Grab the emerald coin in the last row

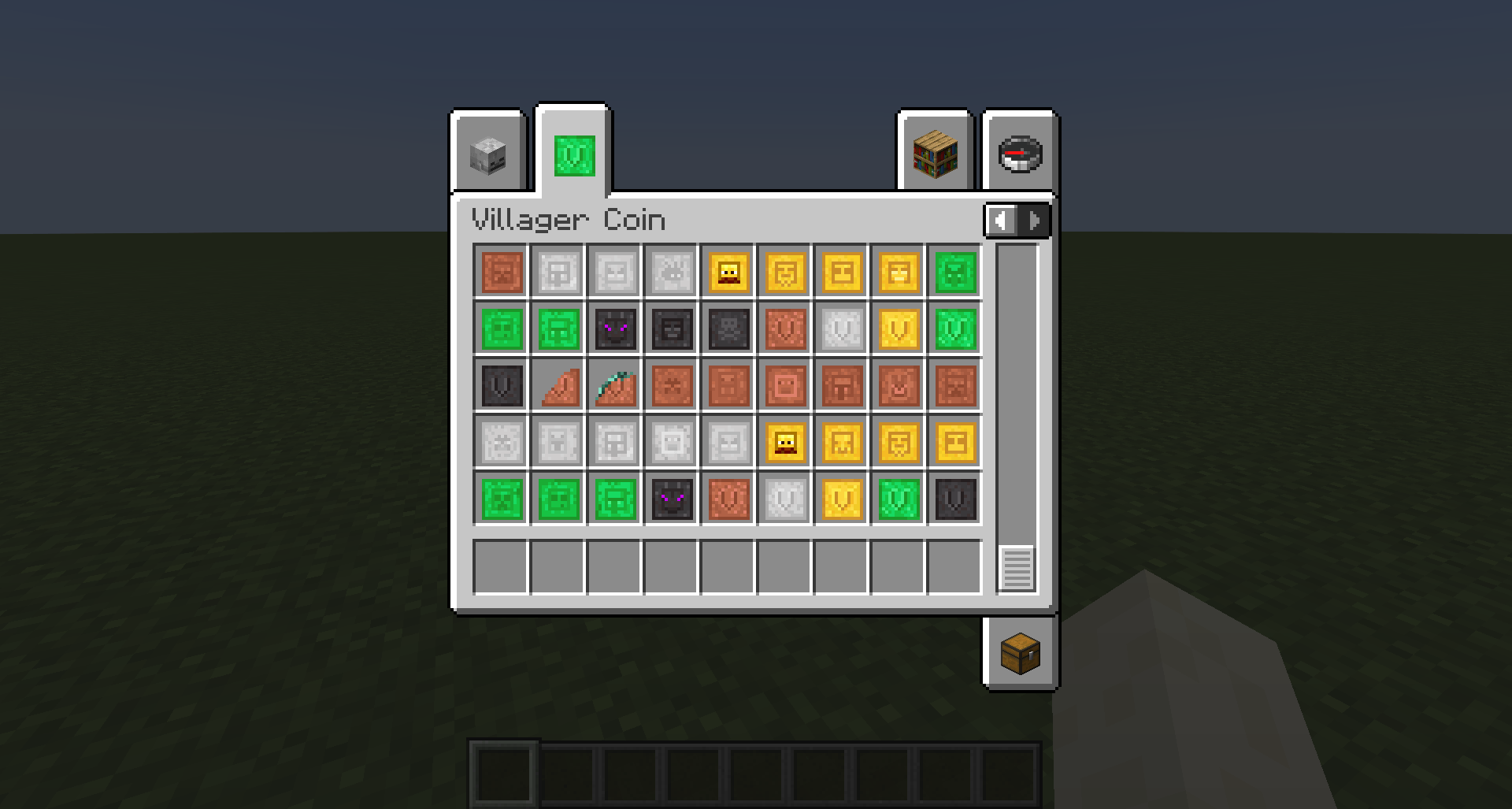coord(502,499)
